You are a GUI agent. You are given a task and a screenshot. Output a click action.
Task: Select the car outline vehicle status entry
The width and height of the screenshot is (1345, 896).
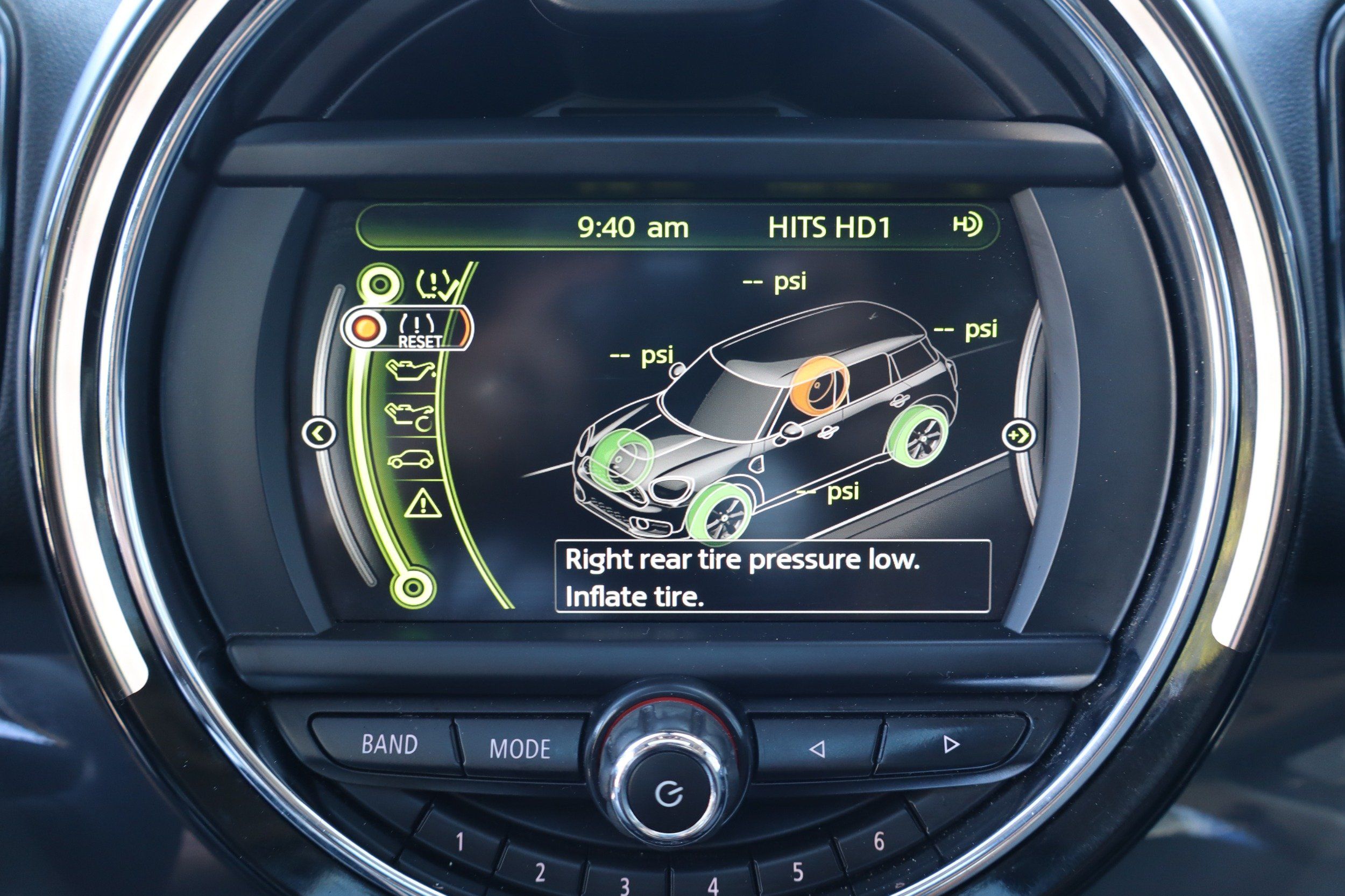tap(410, 460)
